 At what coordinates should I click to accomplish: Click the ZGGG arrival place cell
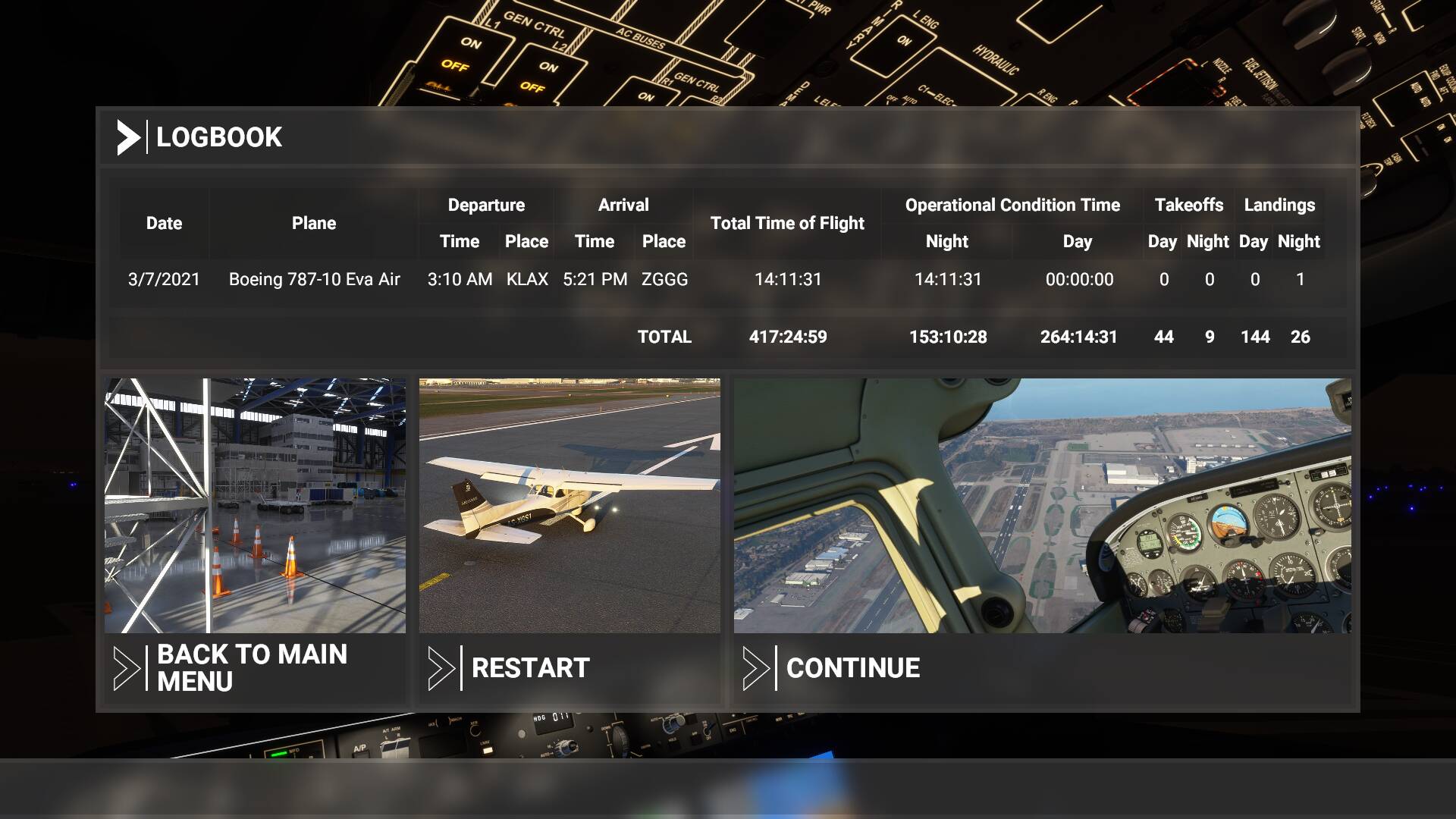tap(667, 279)
